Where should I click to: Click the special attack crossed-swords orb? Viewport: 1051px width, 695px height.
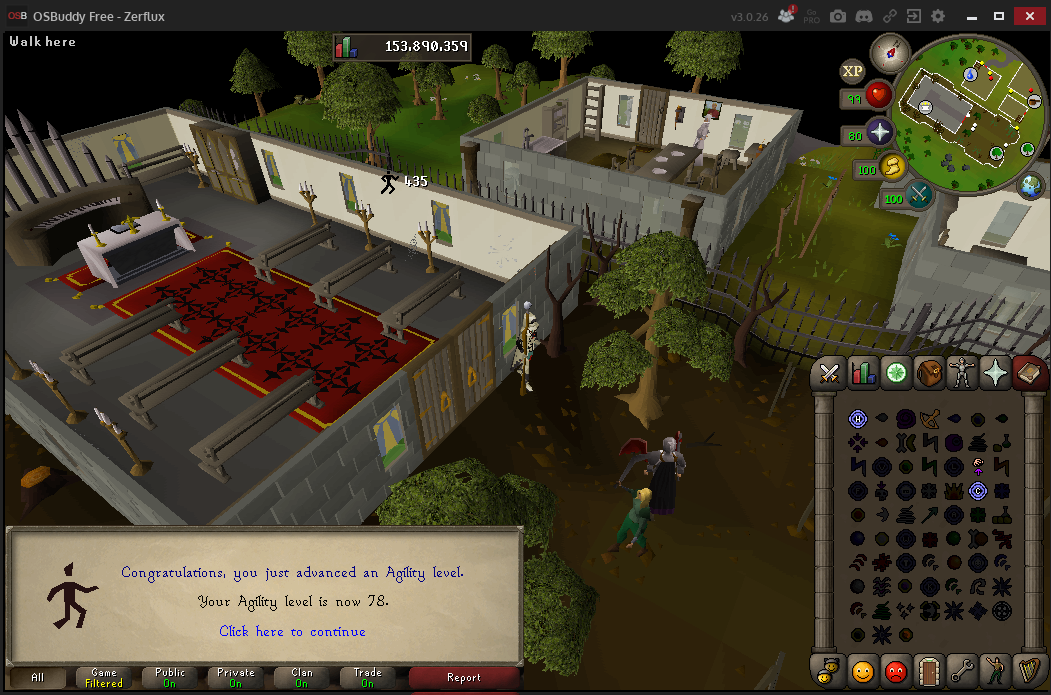919,194
